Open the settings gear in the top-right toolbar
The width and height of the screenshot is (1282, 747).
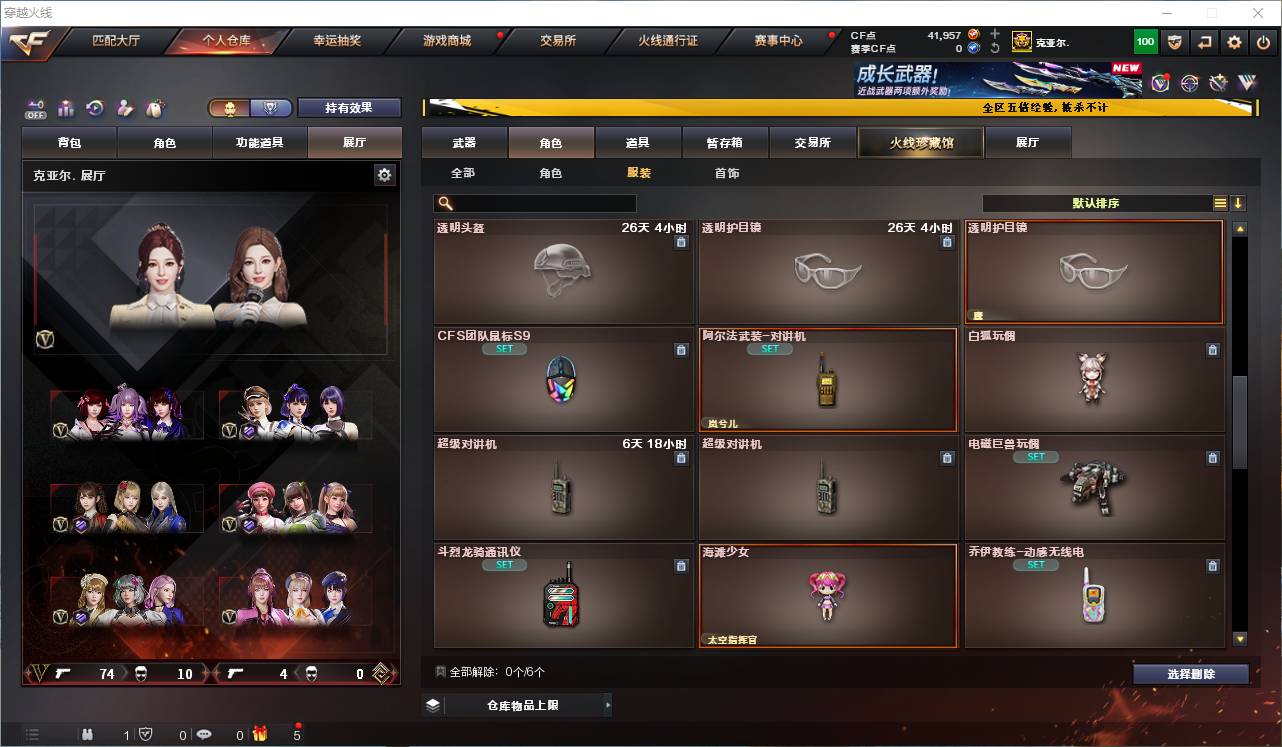tap(1234, 42)
